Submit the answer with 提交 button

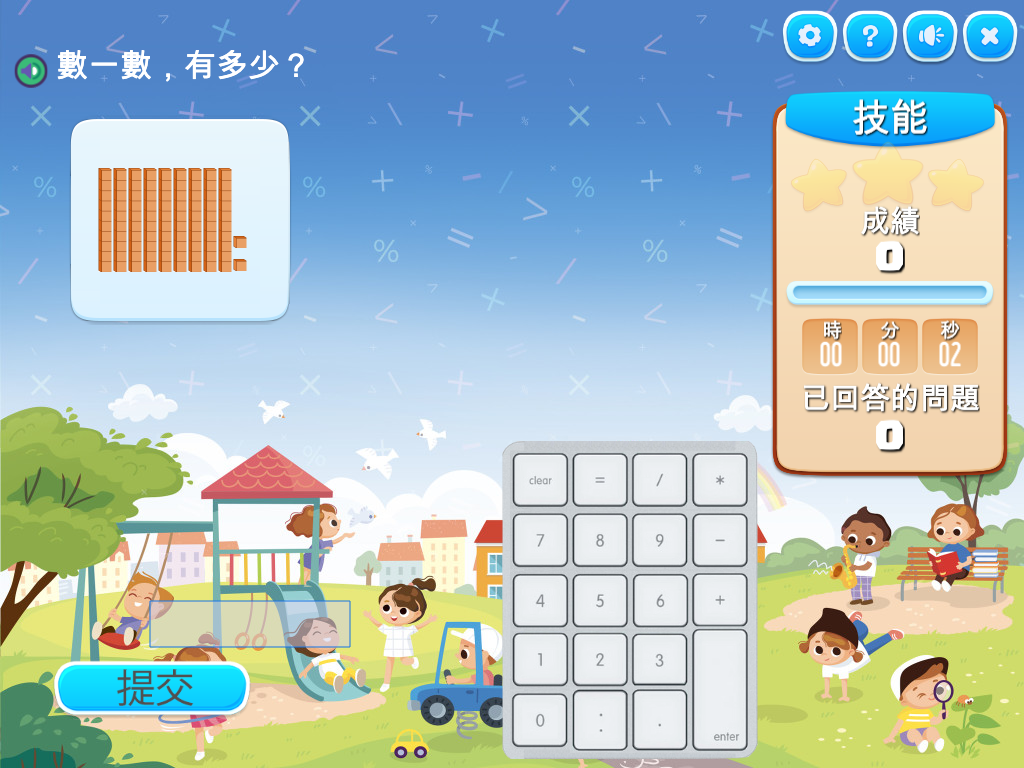[152, 688]
